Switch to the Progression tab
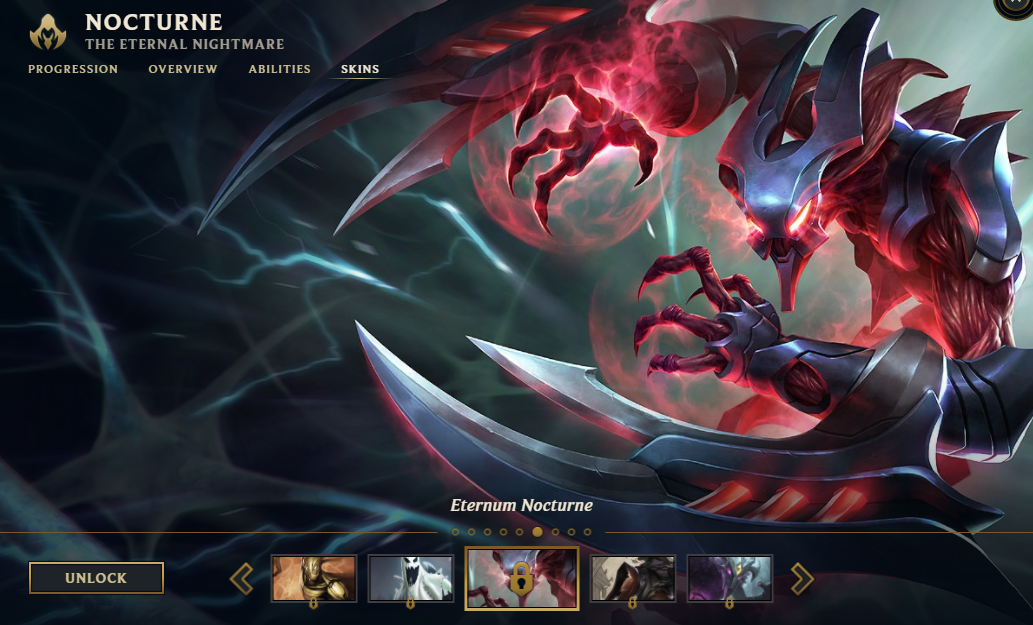 coord(73,69)
